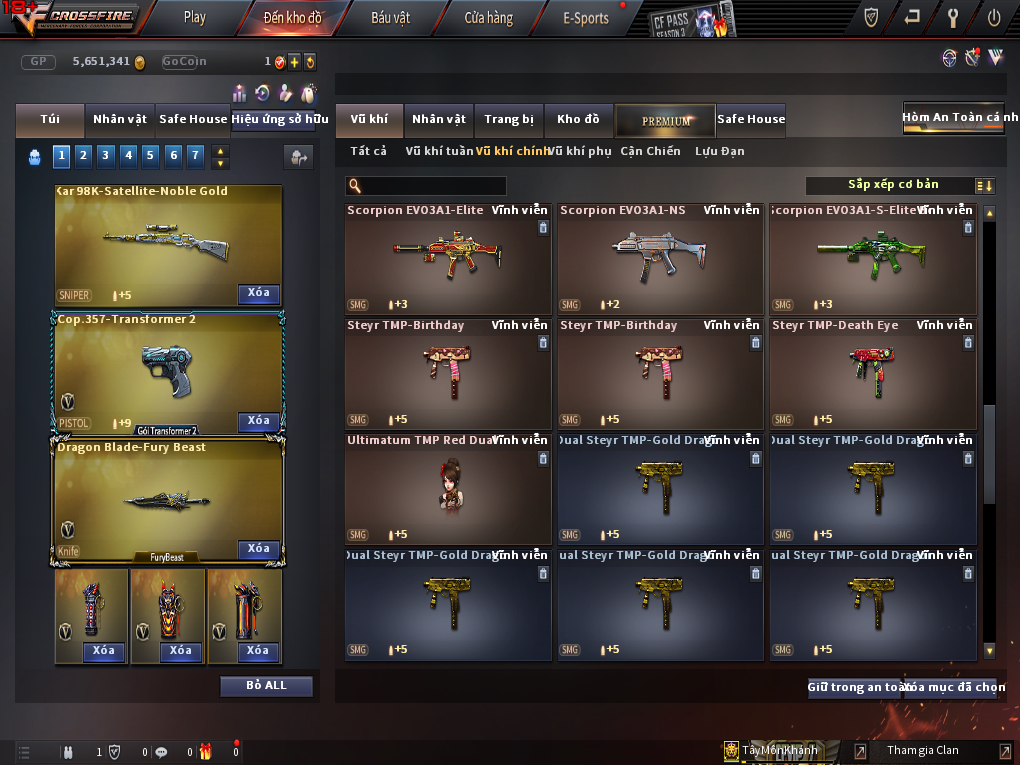Image resolution: width=1020 pixels, height=765 pixels.
Task: Open the Cửa hàng shop menu
Action: pos(488,18)
